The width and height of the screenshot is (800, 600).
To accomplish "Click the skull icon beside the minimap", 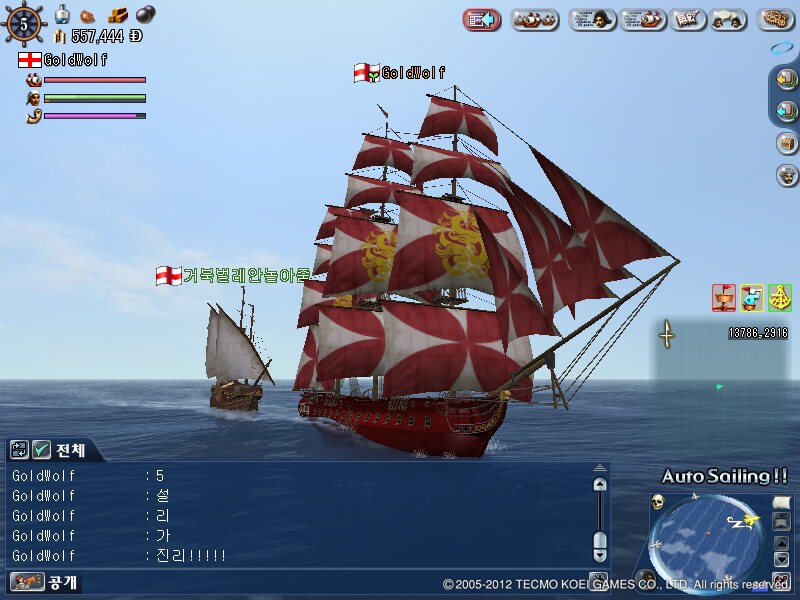I will pos(658,501).
